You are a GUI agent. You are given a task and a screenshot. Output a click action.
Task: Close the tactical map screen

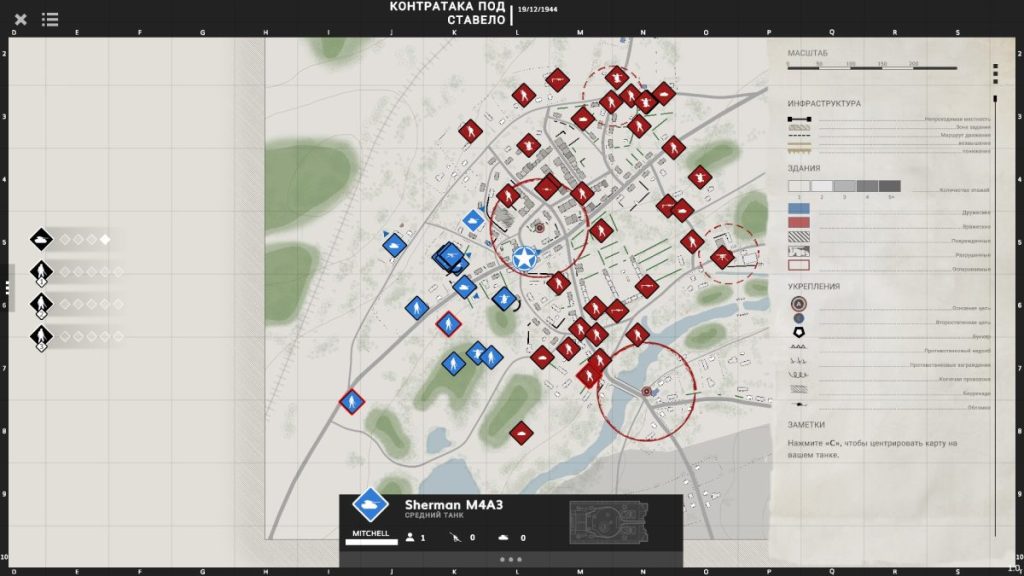21,19
